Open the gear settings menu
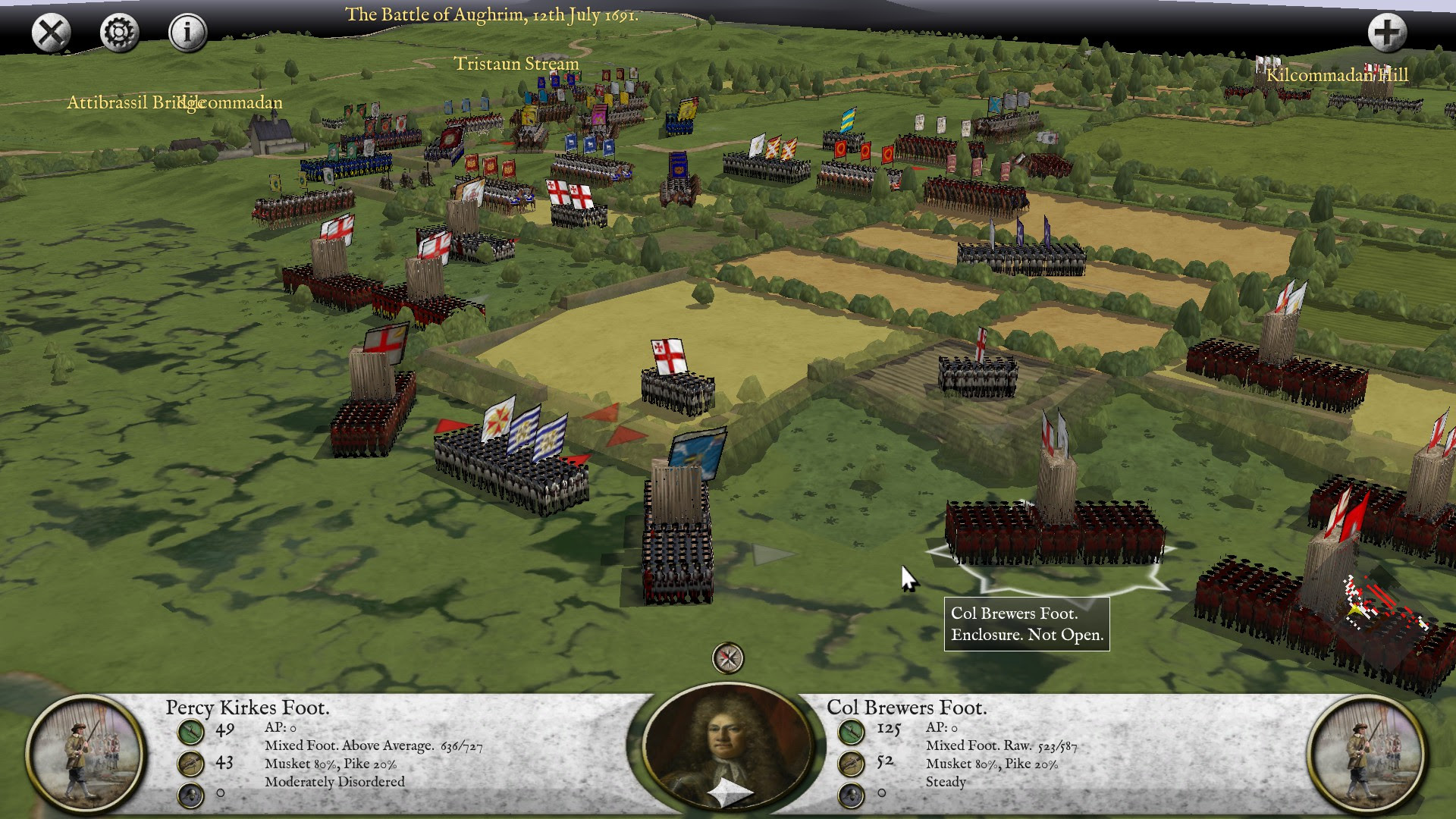The height and width of the screenshot is (819, 1456). [x=119, y=33]
